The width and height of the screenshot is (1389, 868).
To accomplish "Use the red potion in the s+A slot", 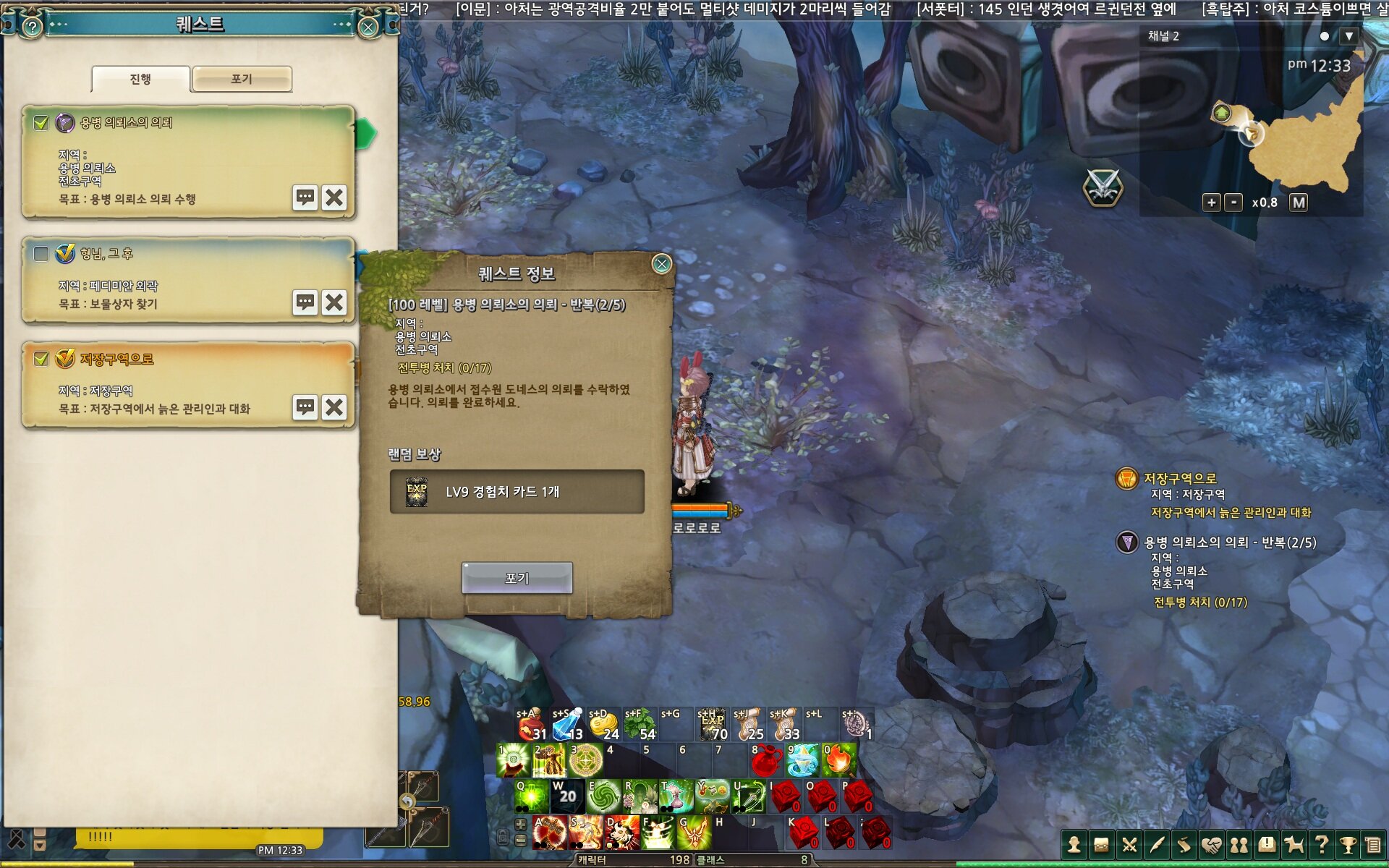I will pos(531,725).
